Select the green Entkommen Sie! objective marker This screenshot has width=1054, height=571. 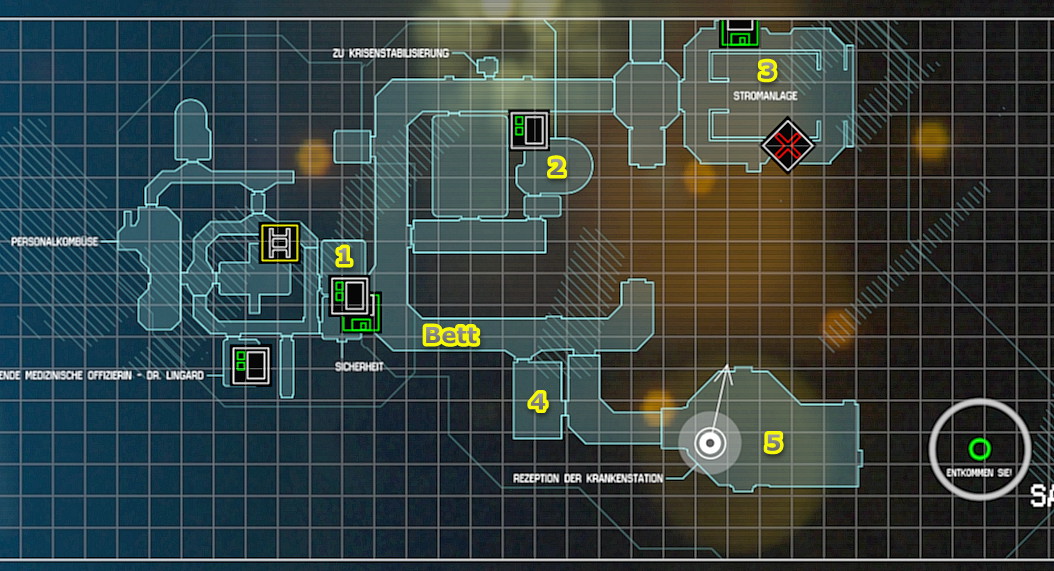979,448
